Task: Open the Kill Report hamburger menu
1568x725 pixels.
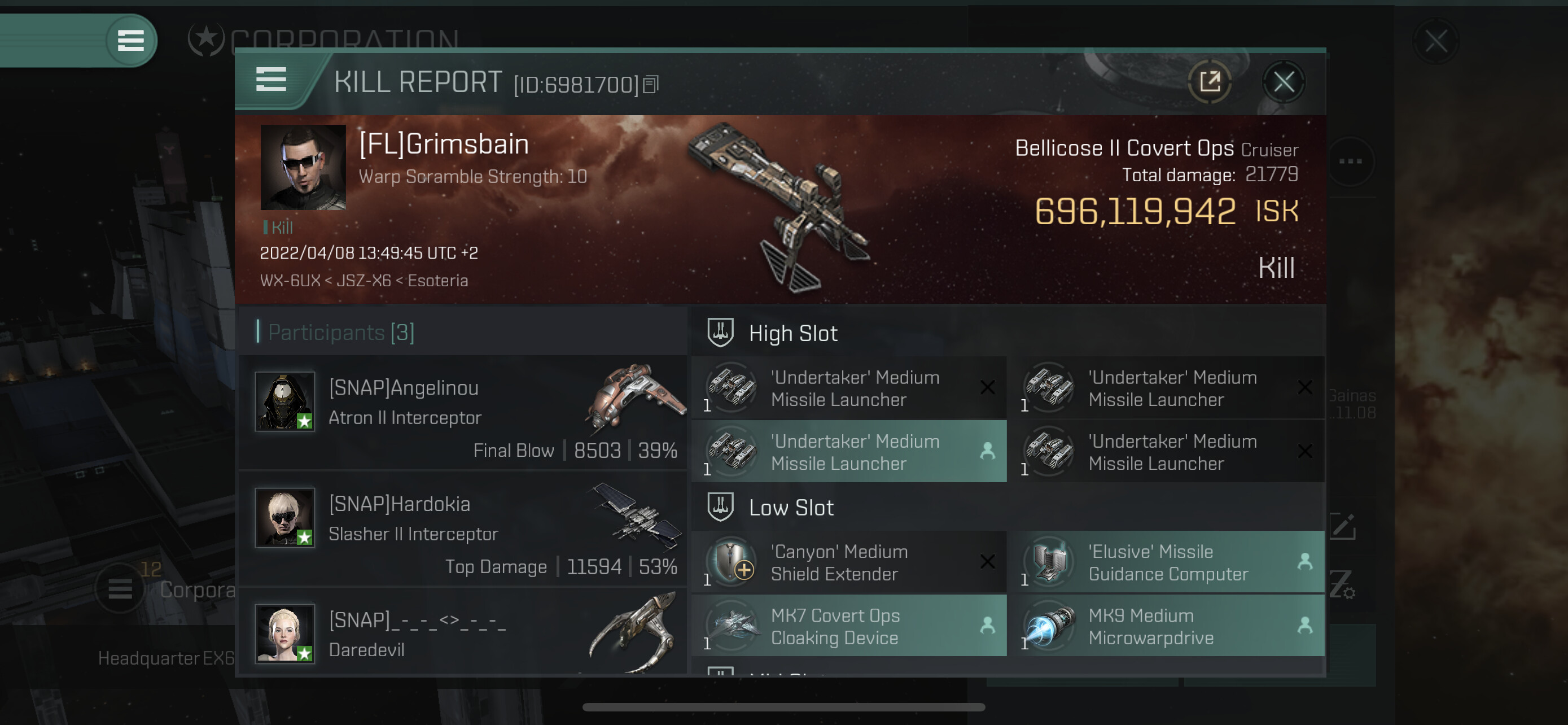Action: coord(271,79)
